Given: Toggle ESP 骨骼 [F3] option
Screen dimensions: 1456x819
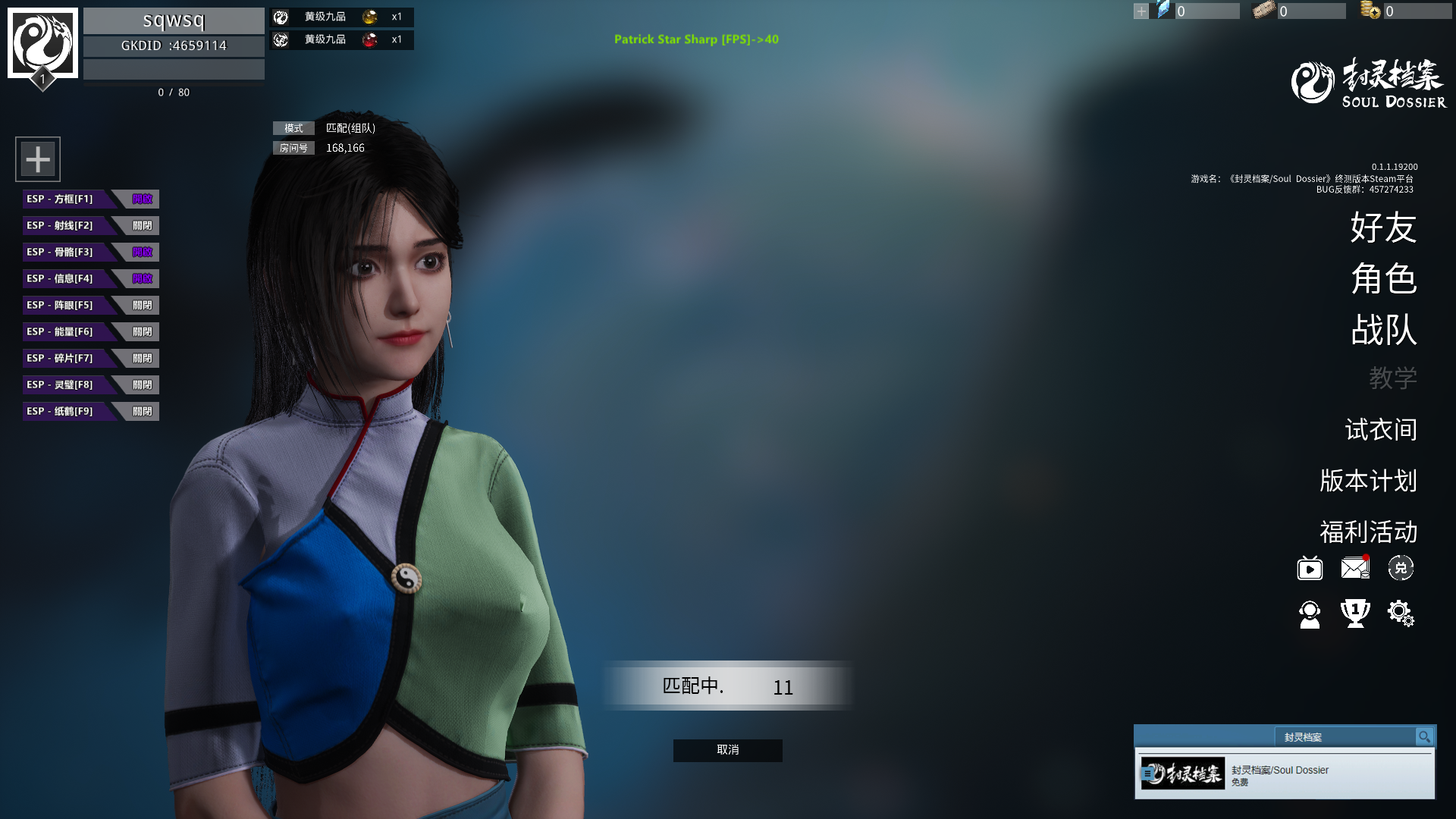Looking at the screenshot, I should click(141, 253).
